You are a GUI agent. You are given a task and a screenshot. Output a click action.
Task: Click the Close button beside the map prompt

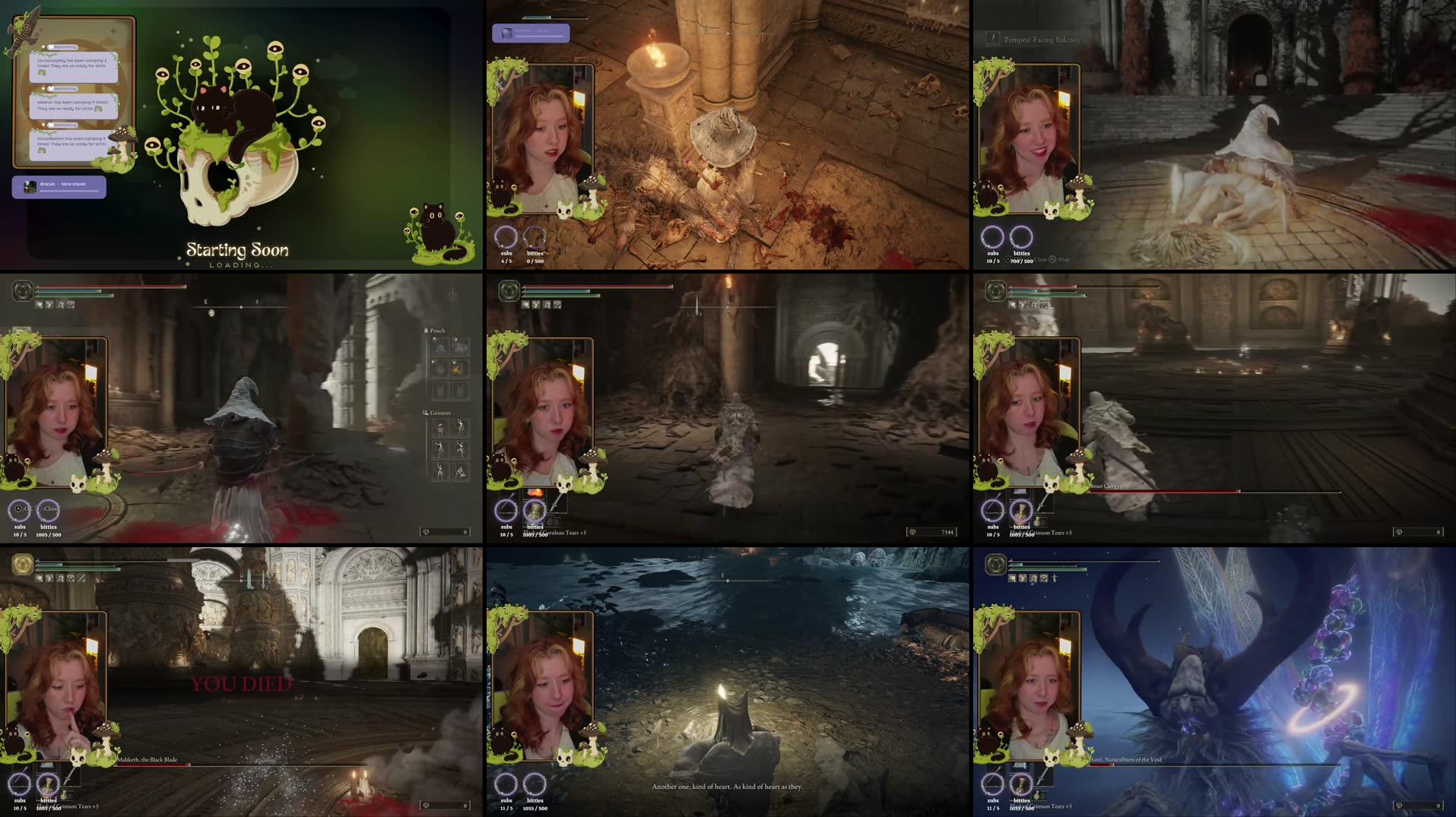pos(1041,260)
